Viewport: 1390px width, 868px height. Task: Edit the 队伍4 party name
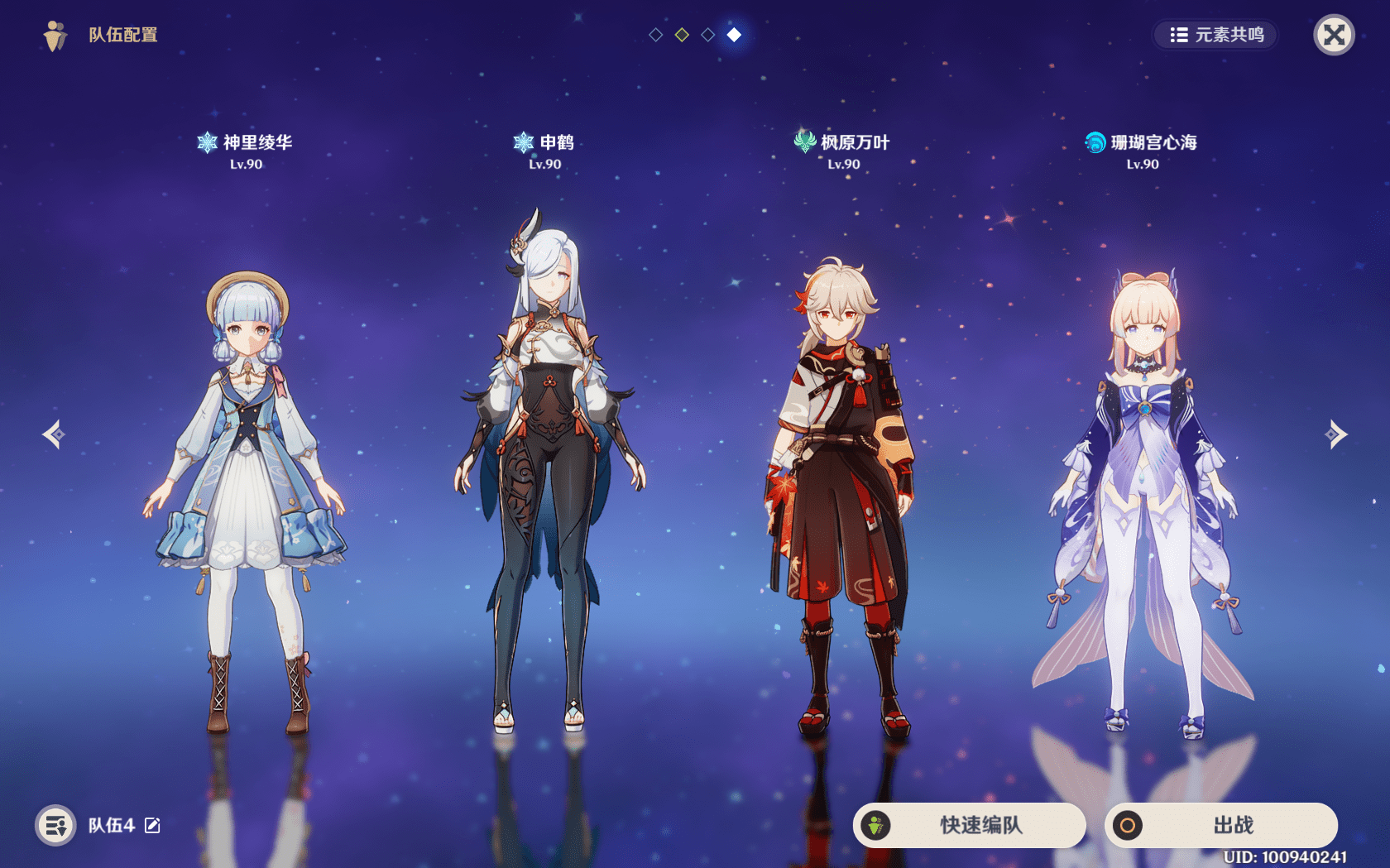click(153, 825)
